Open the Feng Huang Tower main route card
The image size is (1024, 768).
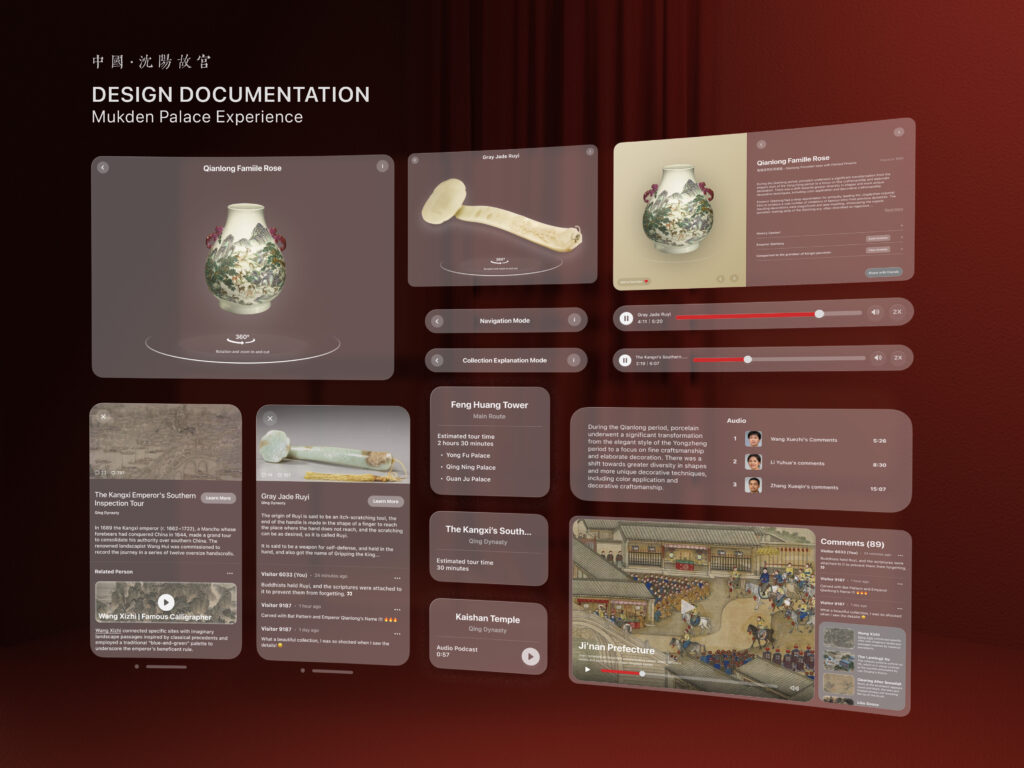[x=489, y=409]
